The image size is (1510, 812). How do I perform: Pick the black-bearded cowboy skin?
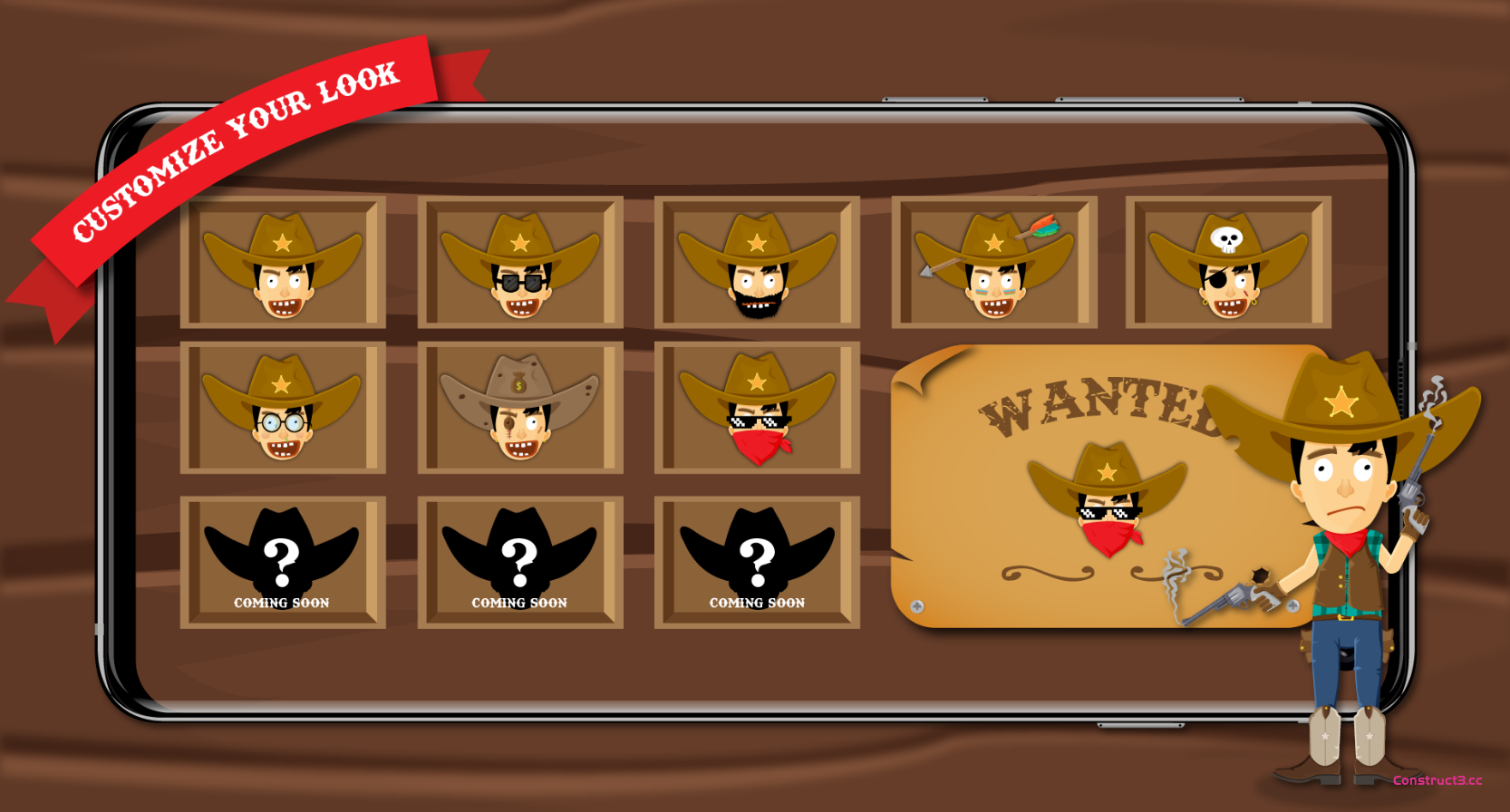coord(757,263)
